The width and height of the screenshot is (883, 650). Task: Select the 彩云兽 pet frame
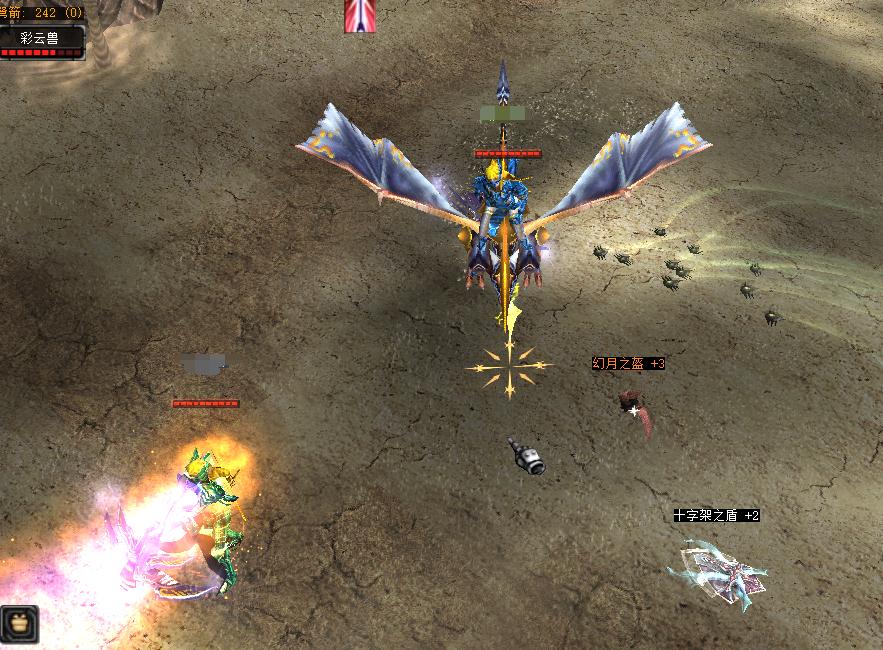41,39
